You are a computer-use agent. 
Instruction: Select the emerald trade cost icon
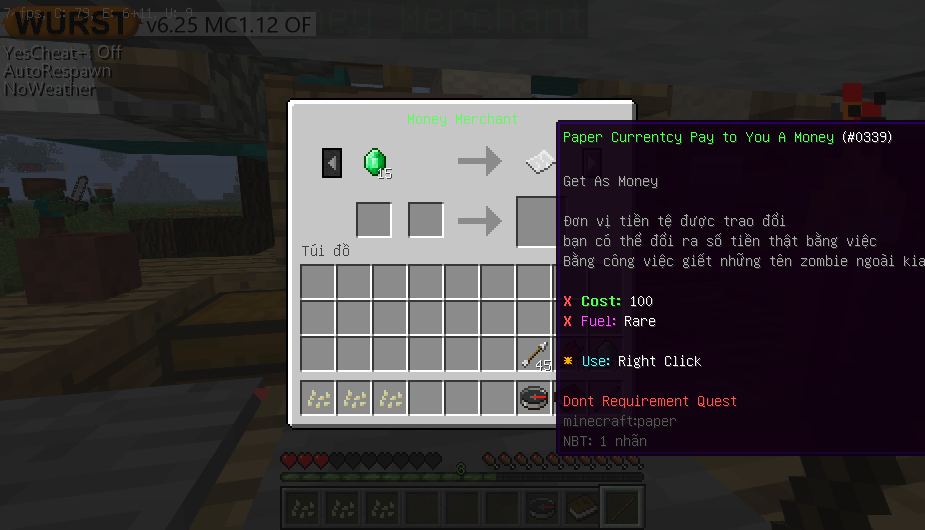click(375, 162)
